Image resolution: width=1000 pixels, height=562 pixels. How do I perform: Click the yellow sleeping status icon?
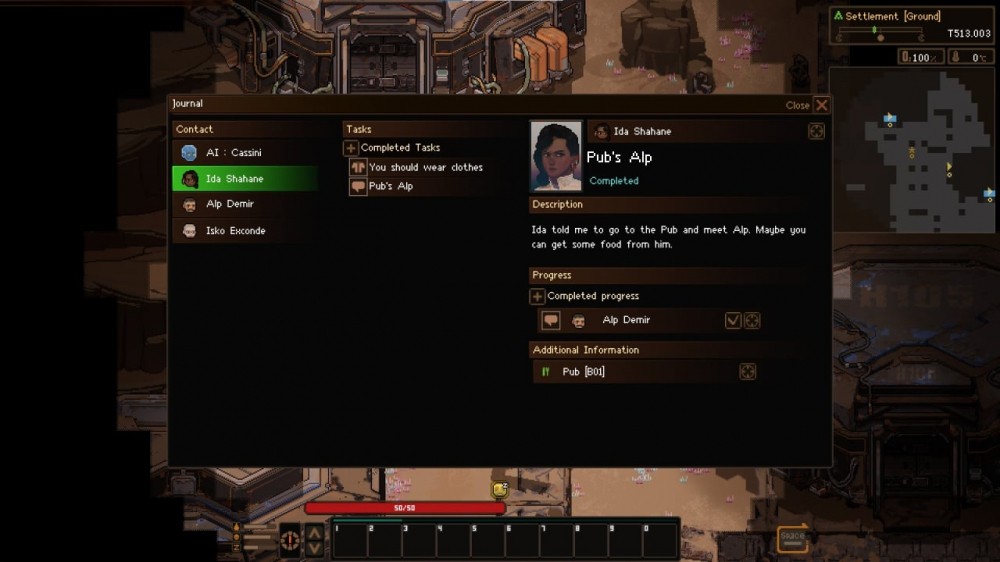500,489
